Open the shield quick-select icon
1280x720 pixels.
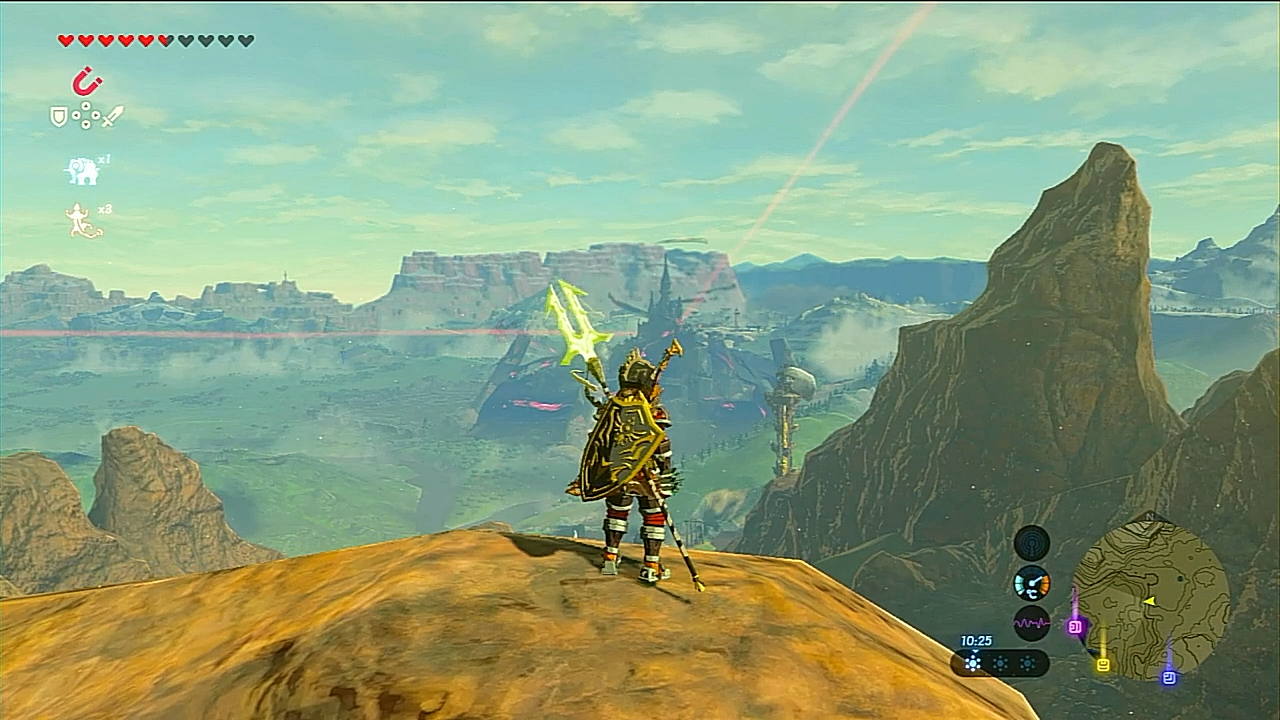[x=59, y=117]
